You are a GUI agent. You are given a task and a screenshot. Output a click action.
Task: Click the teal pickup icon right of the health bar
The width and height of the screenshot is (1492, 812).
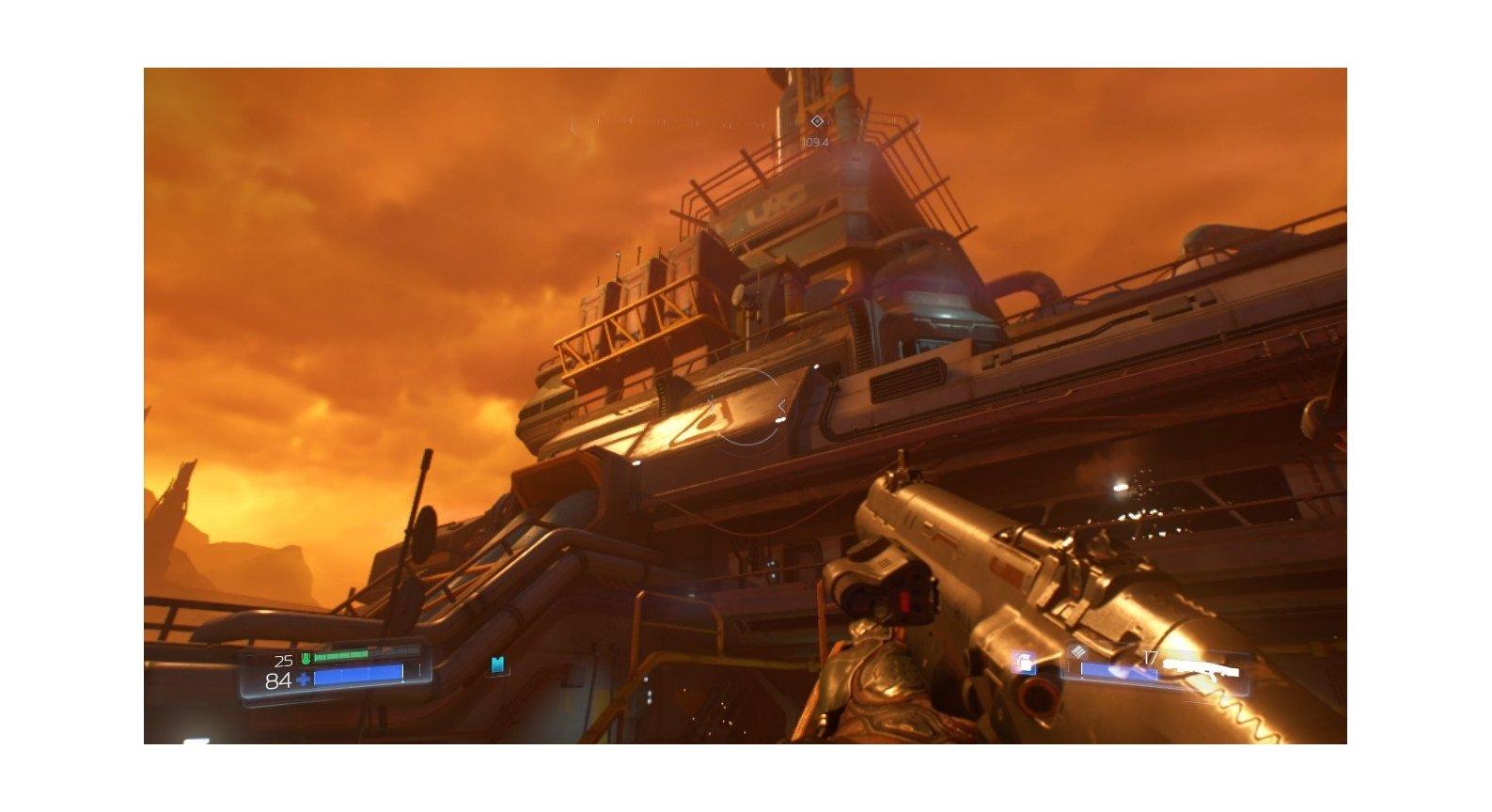(496, 664)
